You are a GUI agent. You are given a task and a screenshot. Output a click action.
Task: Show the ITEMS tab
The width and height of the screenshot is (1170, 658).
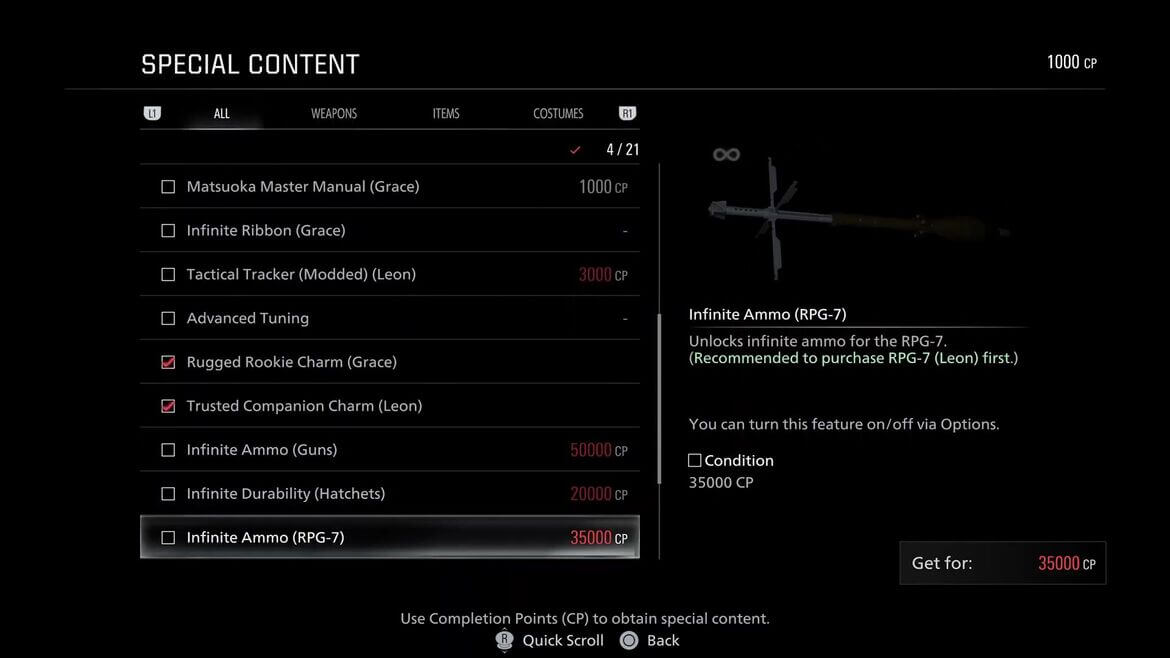(446, 114)
